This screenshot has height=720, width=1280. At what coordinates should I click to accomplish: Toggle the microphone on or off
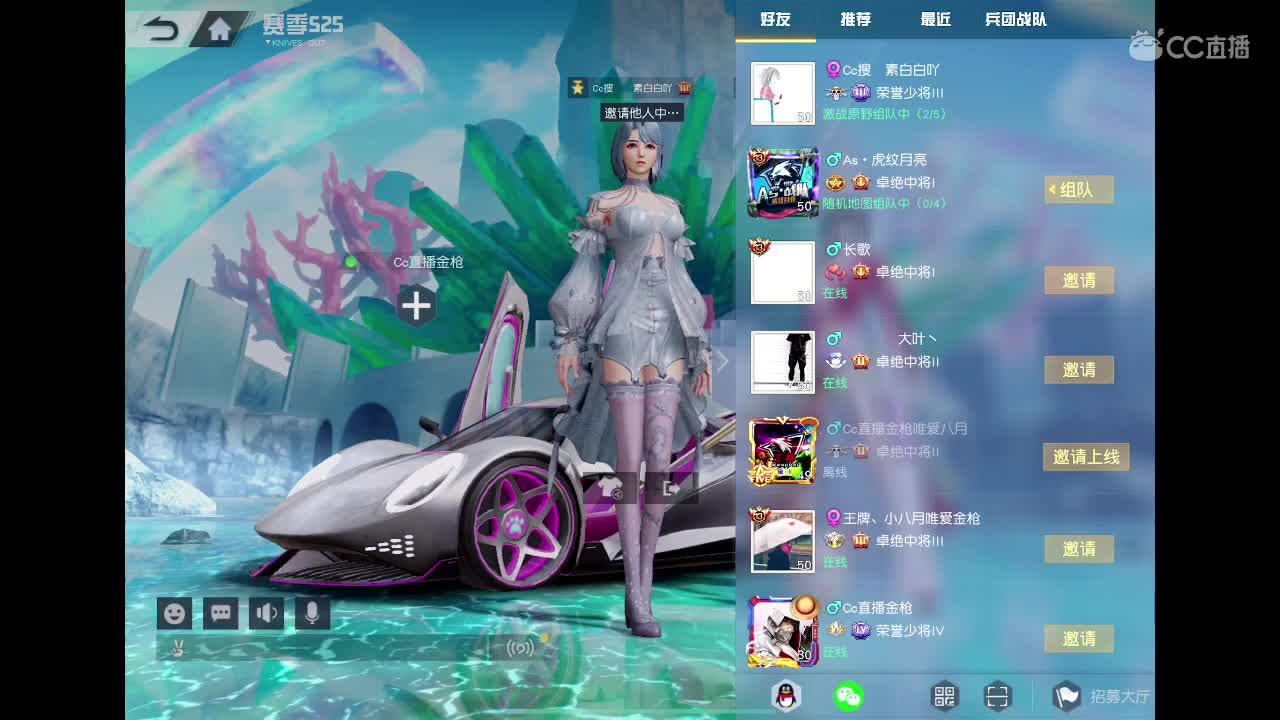[x=311, y=614]
